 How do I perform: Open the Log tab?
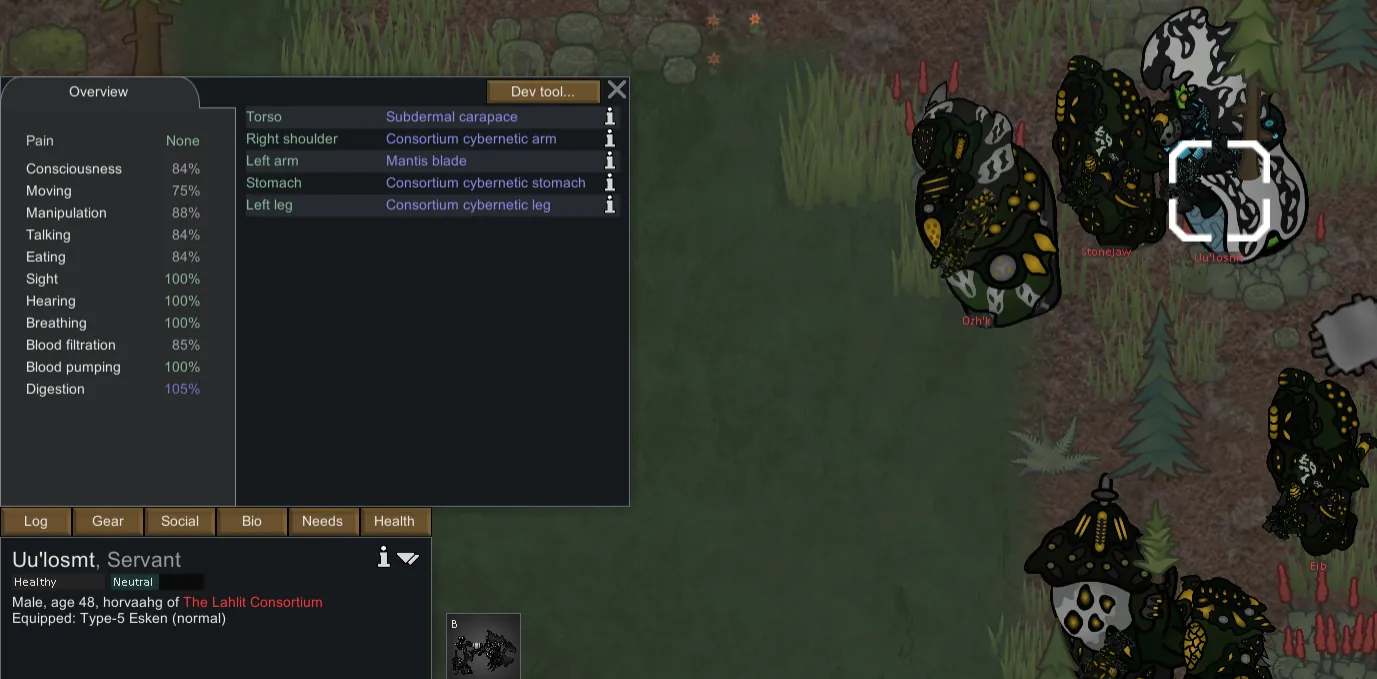36,521
